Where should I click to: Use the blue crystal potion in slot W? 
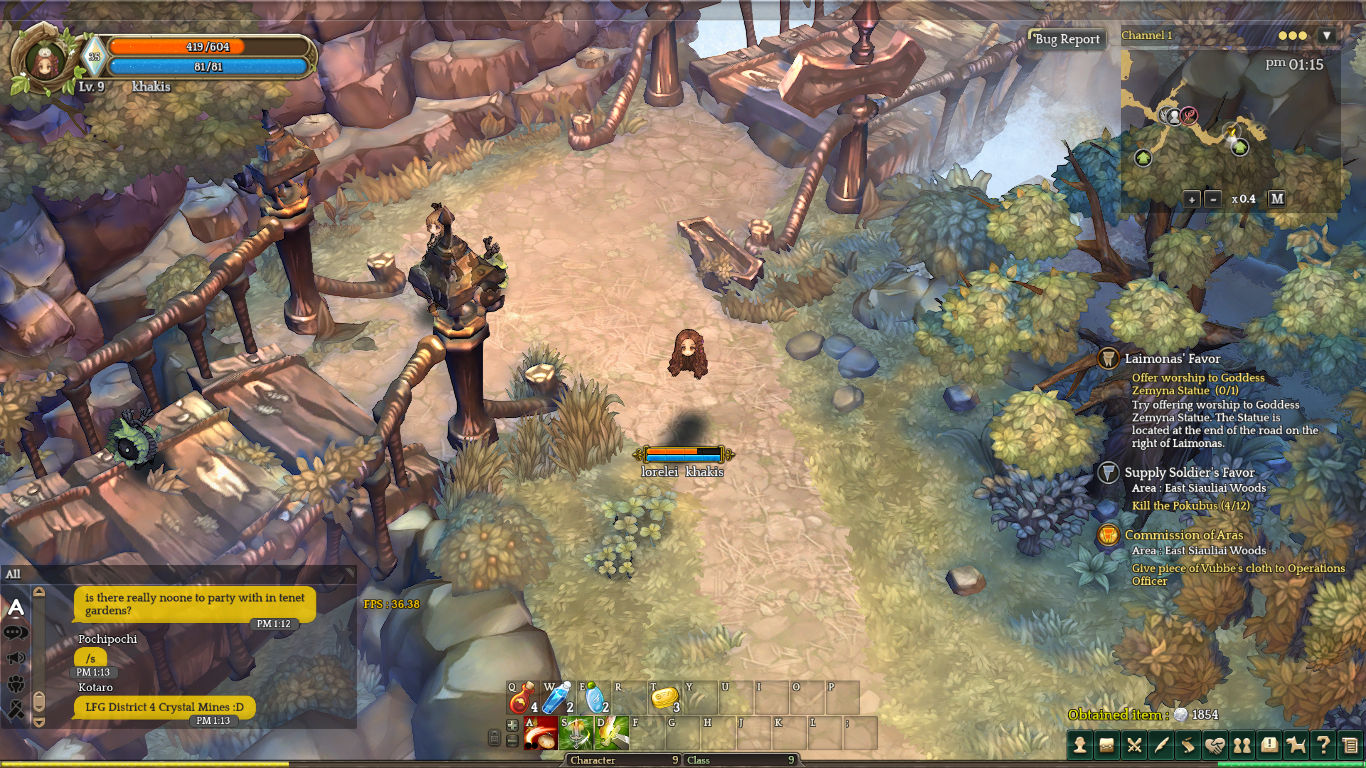pyautogui.click(x=557, y=698)
